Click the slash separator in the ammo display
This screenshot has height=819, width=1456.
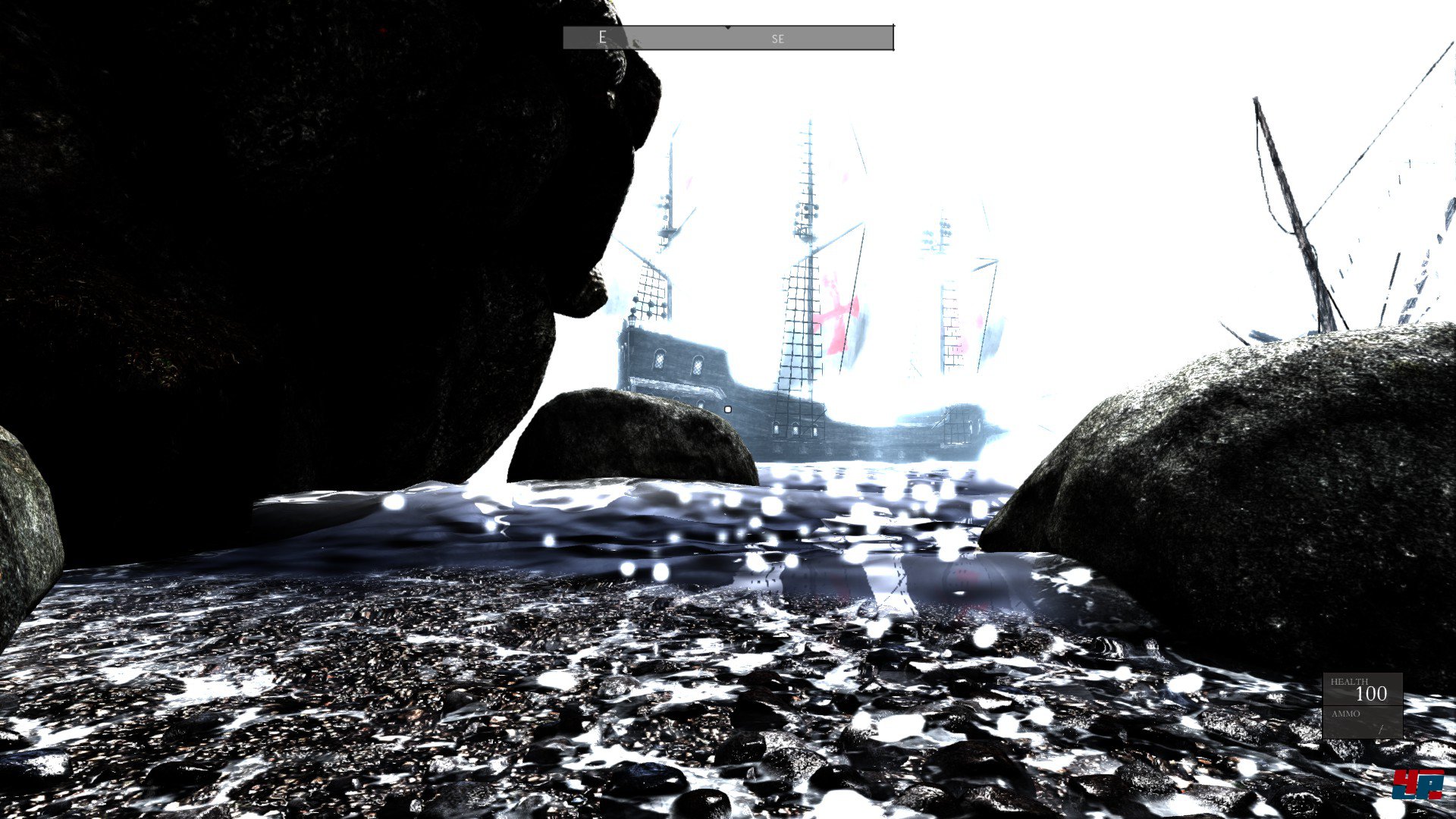(1380, 730)
